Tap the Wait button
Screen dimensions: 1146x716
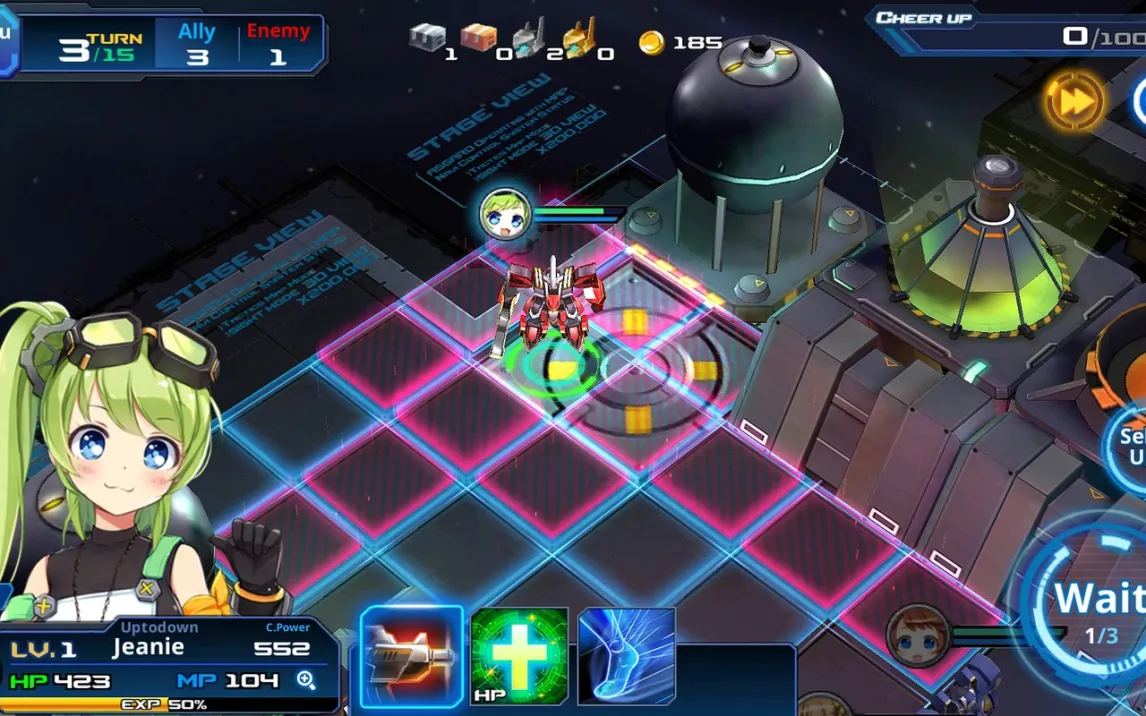tap(1098, 605)
